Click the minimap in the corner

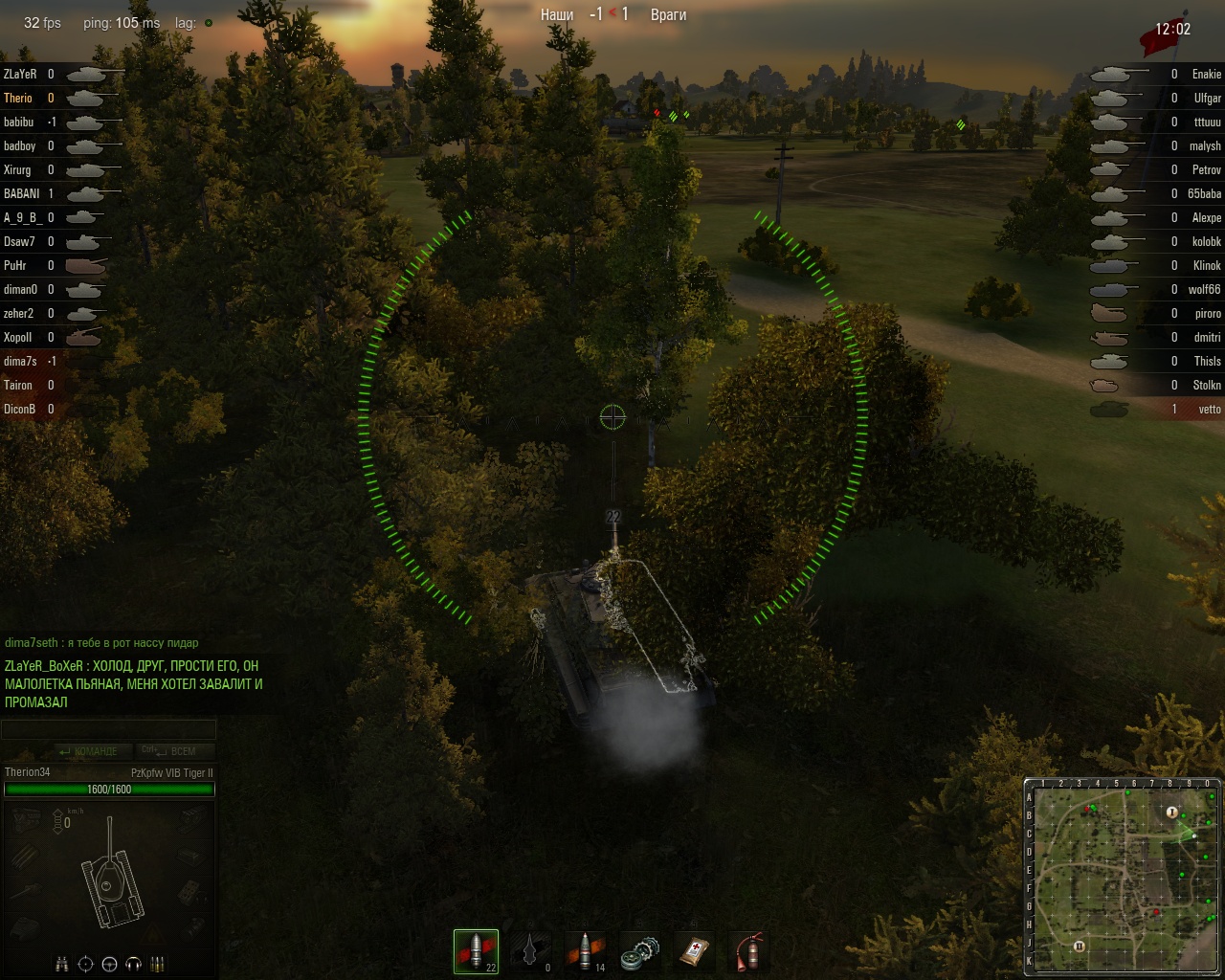tap(1123, 877)
